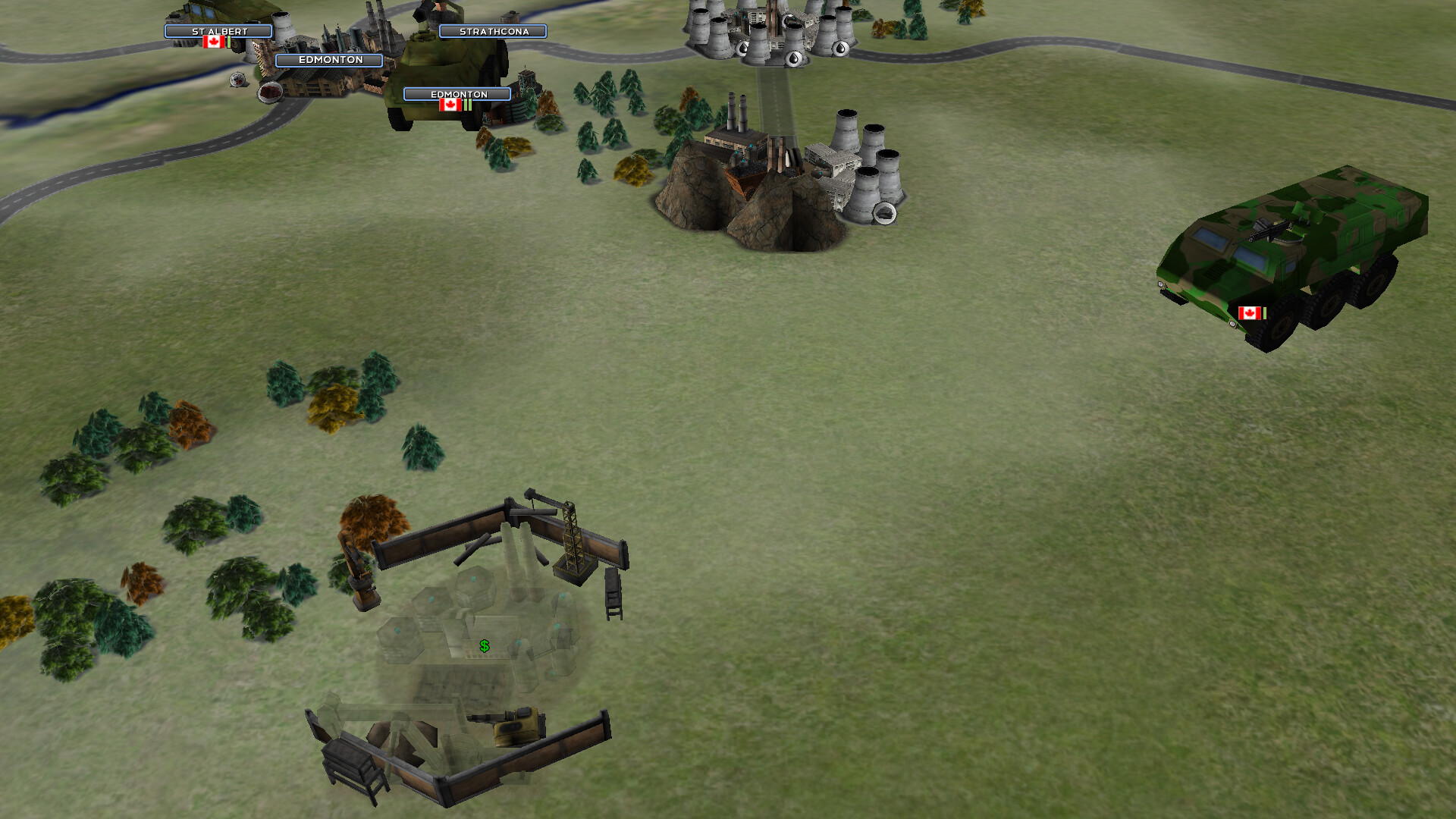The height and width of the screenshot is (819, 1456).
Task: Click the green health bar beside the St Albert flag
Action: click(228, 41)
